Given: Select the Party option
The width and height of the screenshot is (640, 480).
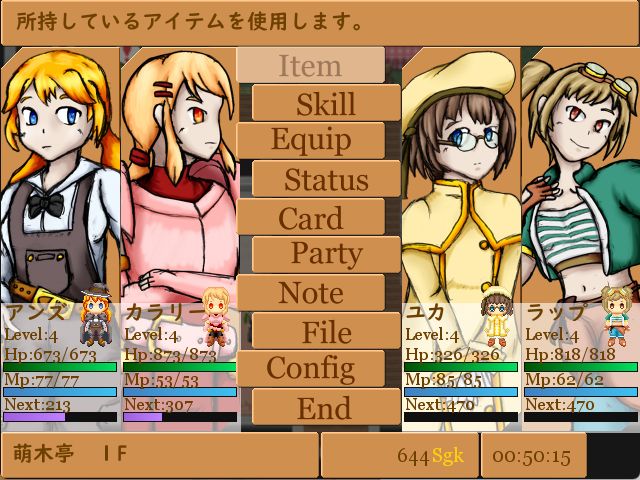Looking at the screenshot, I should (326, 255).
